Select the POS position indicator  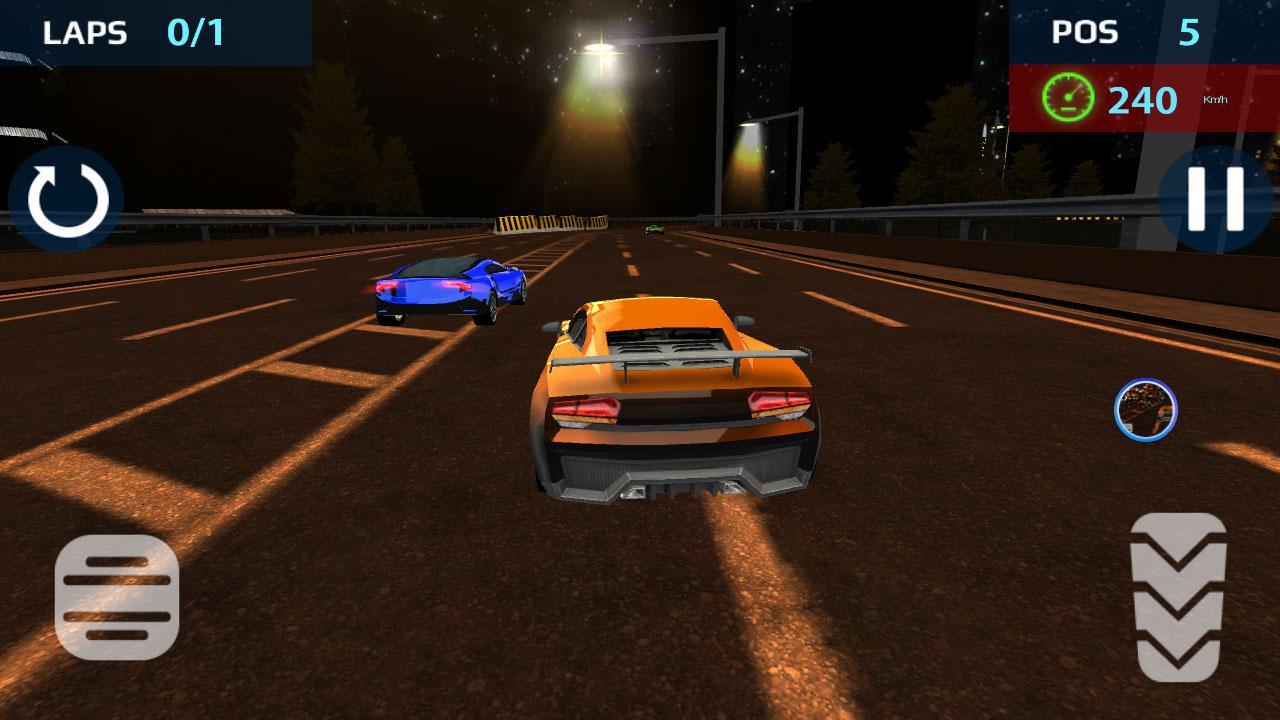click(1086, 32)
